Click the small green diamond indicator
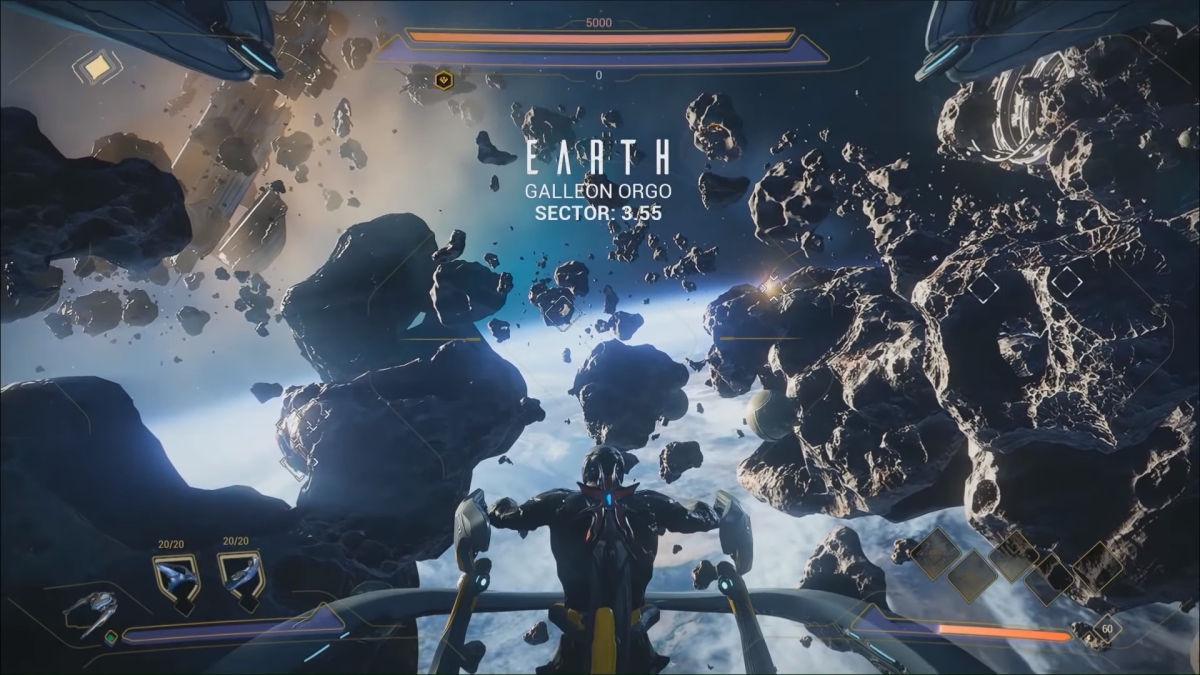This screenshot has height=675, width=1200. point(111,634)
